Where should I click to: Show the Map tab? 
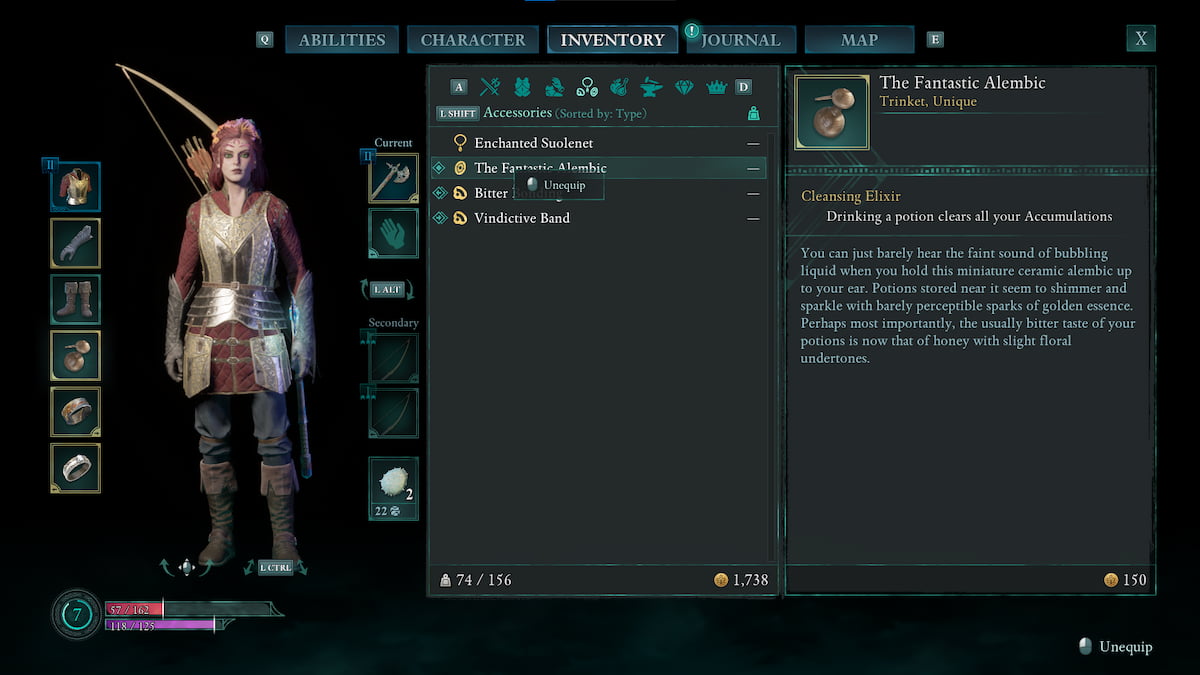[859, 40]
